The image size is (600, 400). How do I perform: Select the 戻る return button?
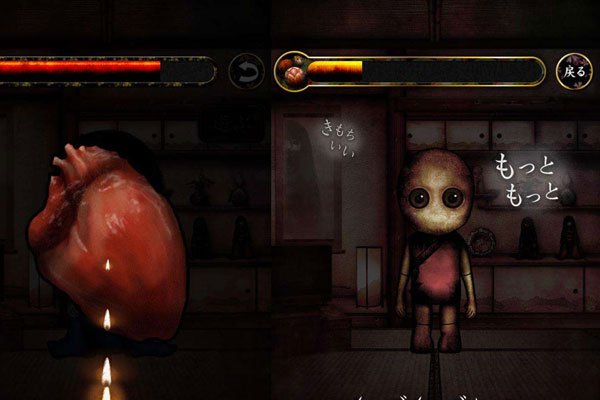pyautogui.click(x=573, y=71)
